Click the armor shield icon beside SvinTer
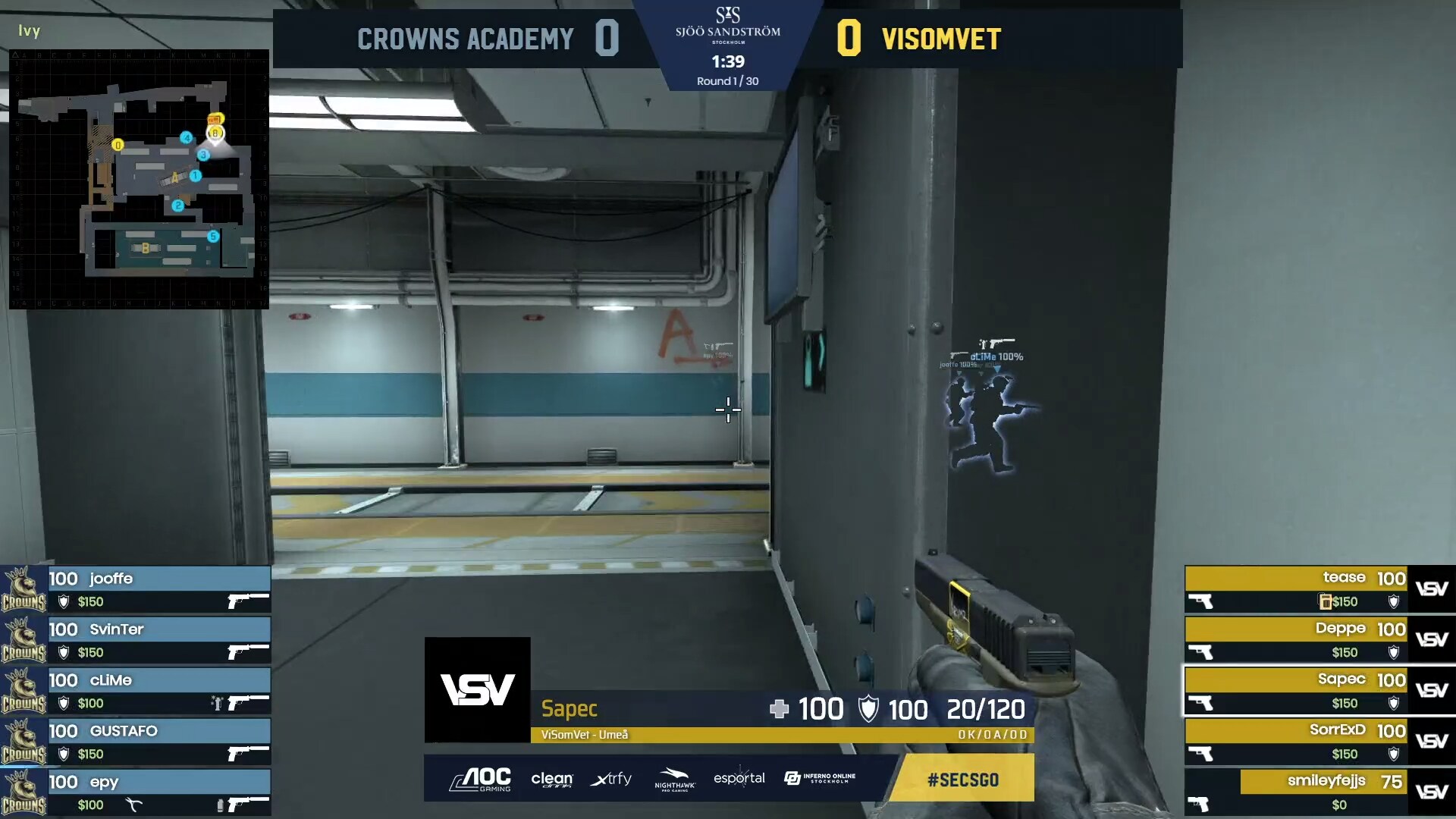Screen dimensions: 1456x819 63,652
